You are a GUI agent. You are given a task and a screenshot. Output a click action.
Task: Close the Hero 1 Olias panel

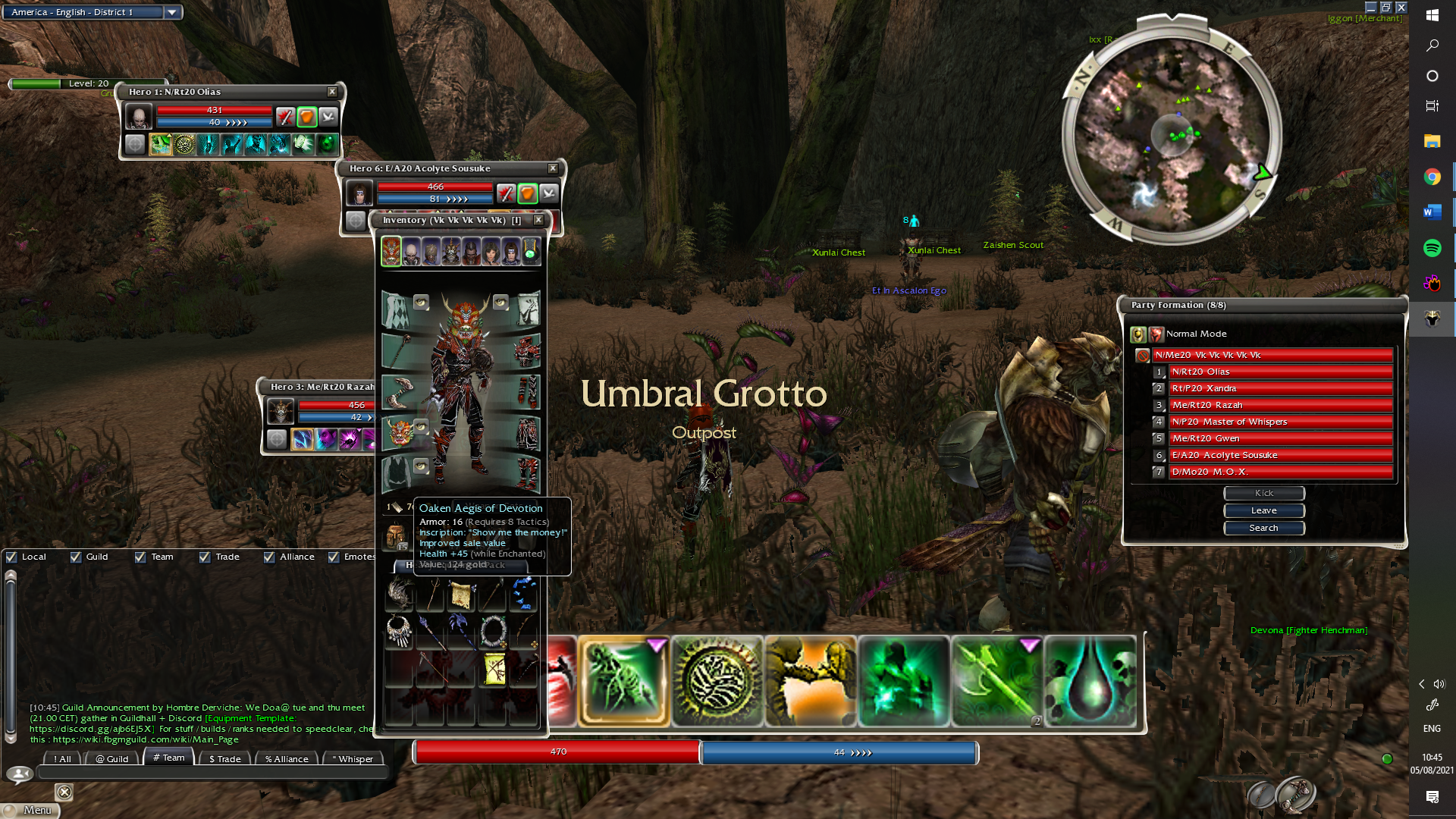point(332,92)
